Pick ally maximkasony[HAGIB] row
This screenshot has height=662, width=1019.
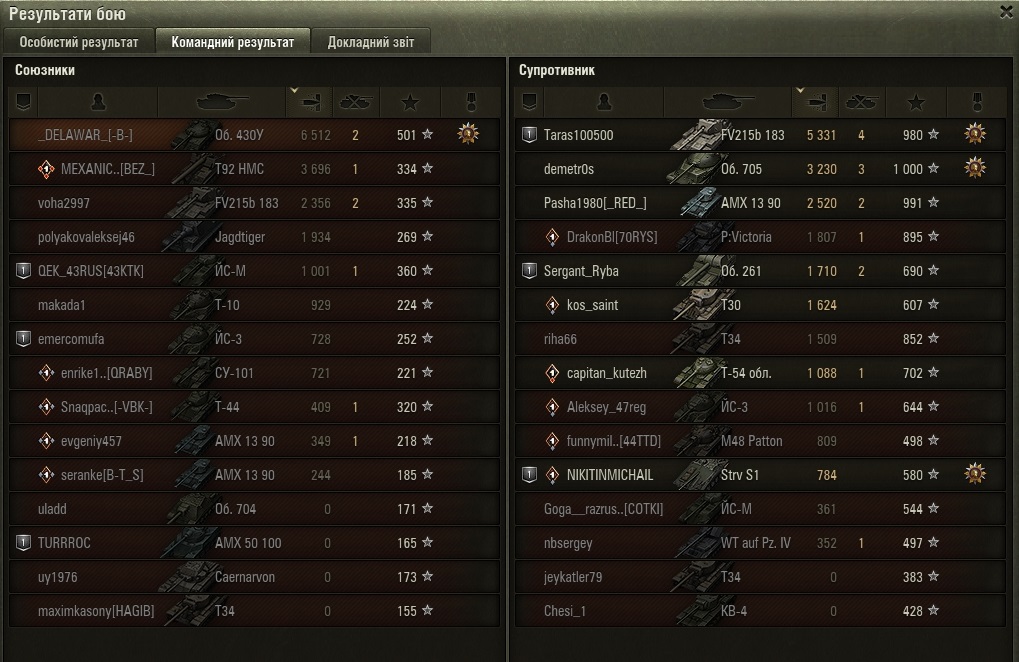[x=96, y=611]
